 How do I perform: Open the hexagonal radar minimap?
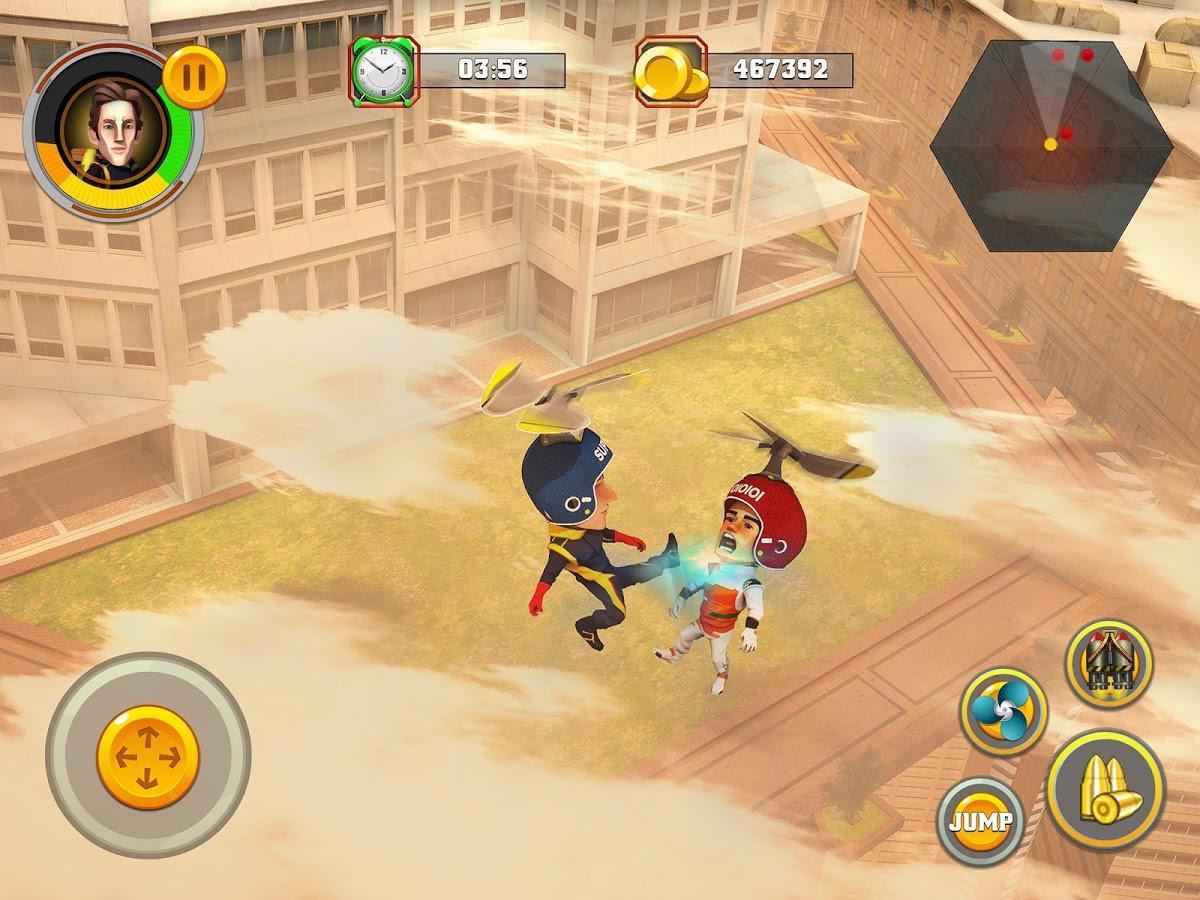click(x=1051, y=146)
